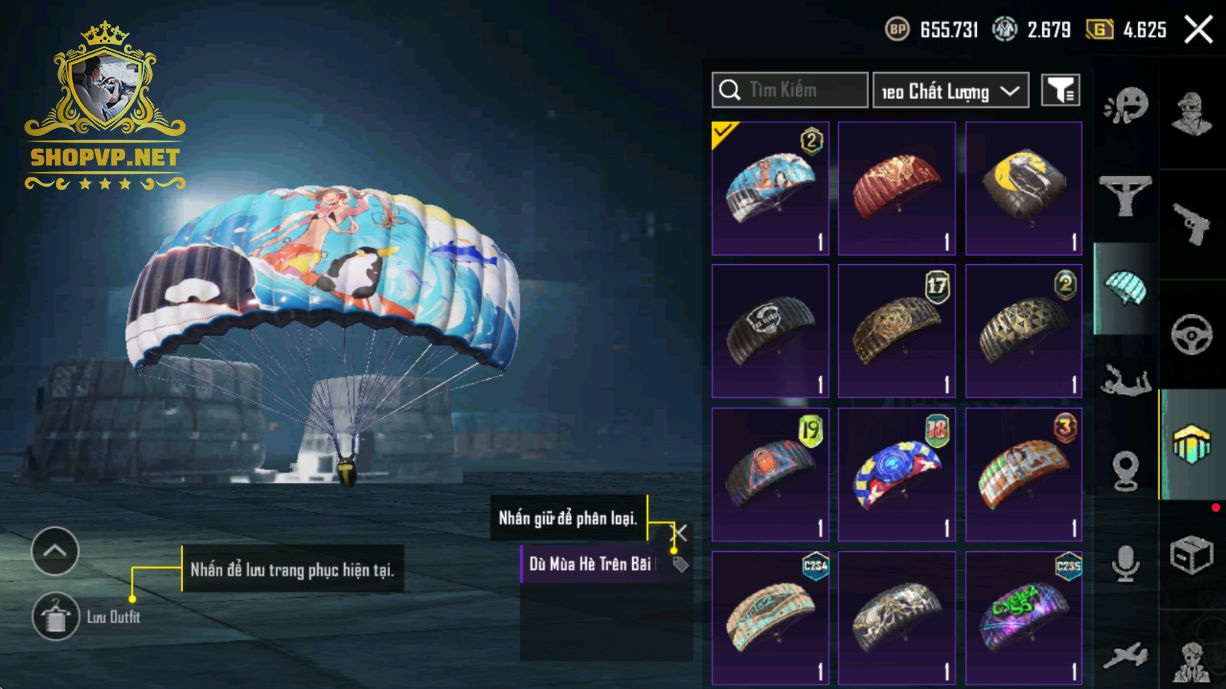Switch to the emote category tab
The height and width of the screenshot is (689, 1226).
tap(1126, 105)
